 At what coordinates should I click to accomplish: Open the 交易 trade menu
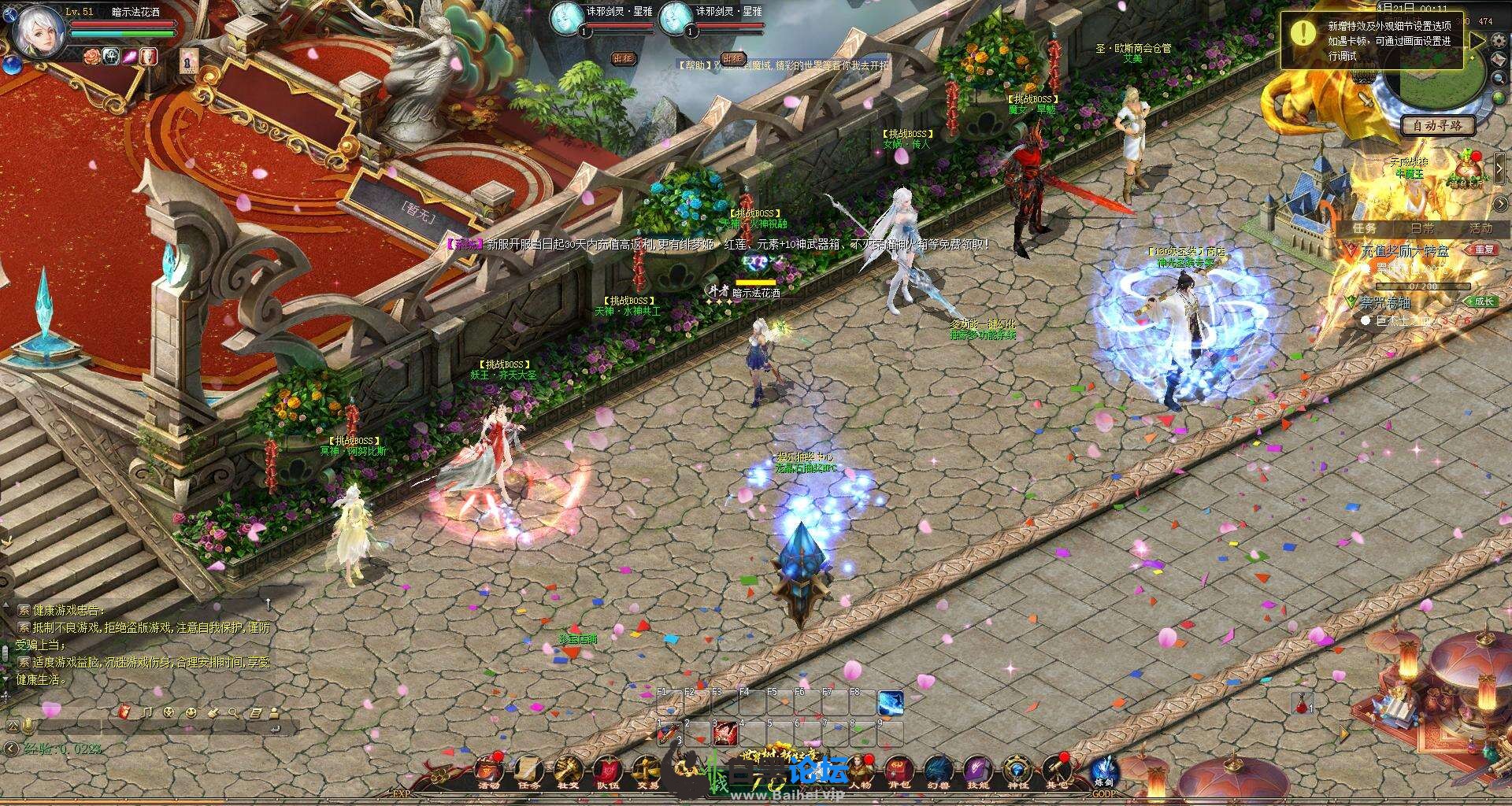pyautogui.click(x=647, y=770)
